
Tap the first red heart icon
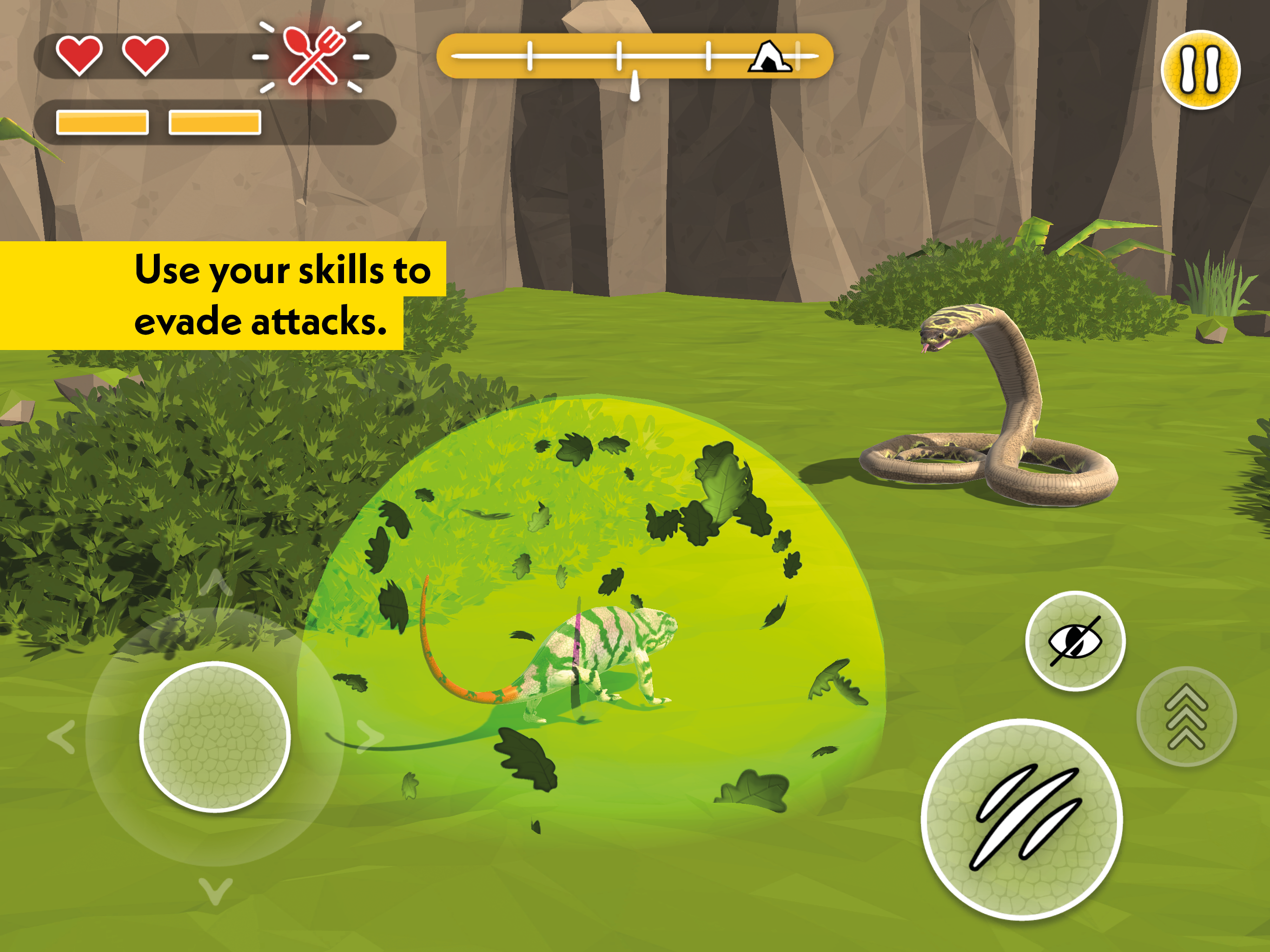[80, 56]
